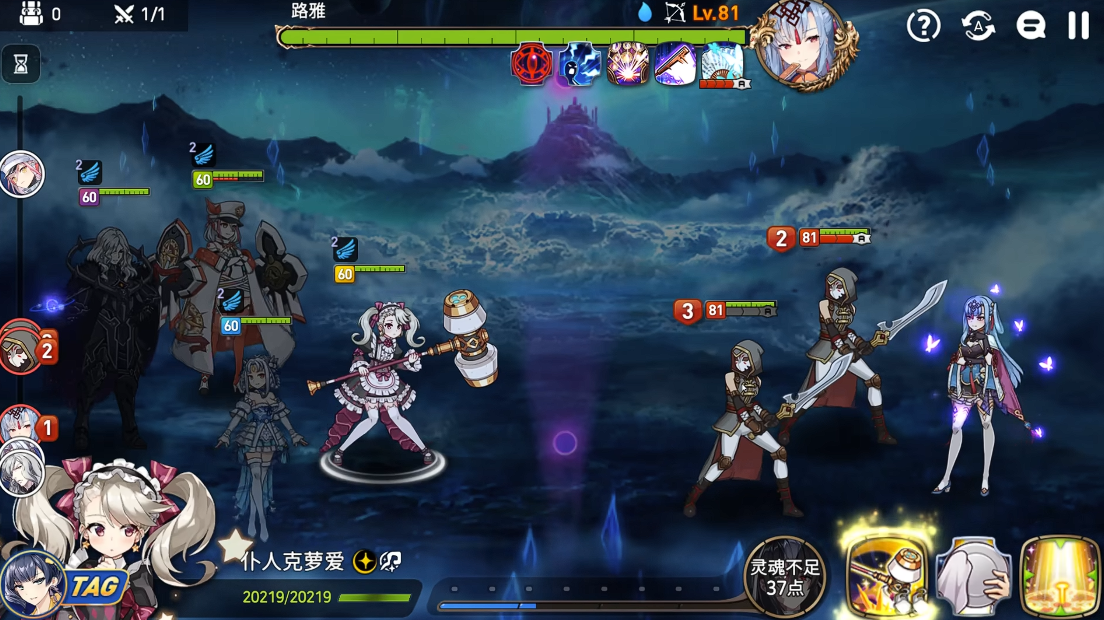This screenshot has height=620, width=1104.
Task: Tap the hourglass turn order icon
Action: tap(21, 65)
